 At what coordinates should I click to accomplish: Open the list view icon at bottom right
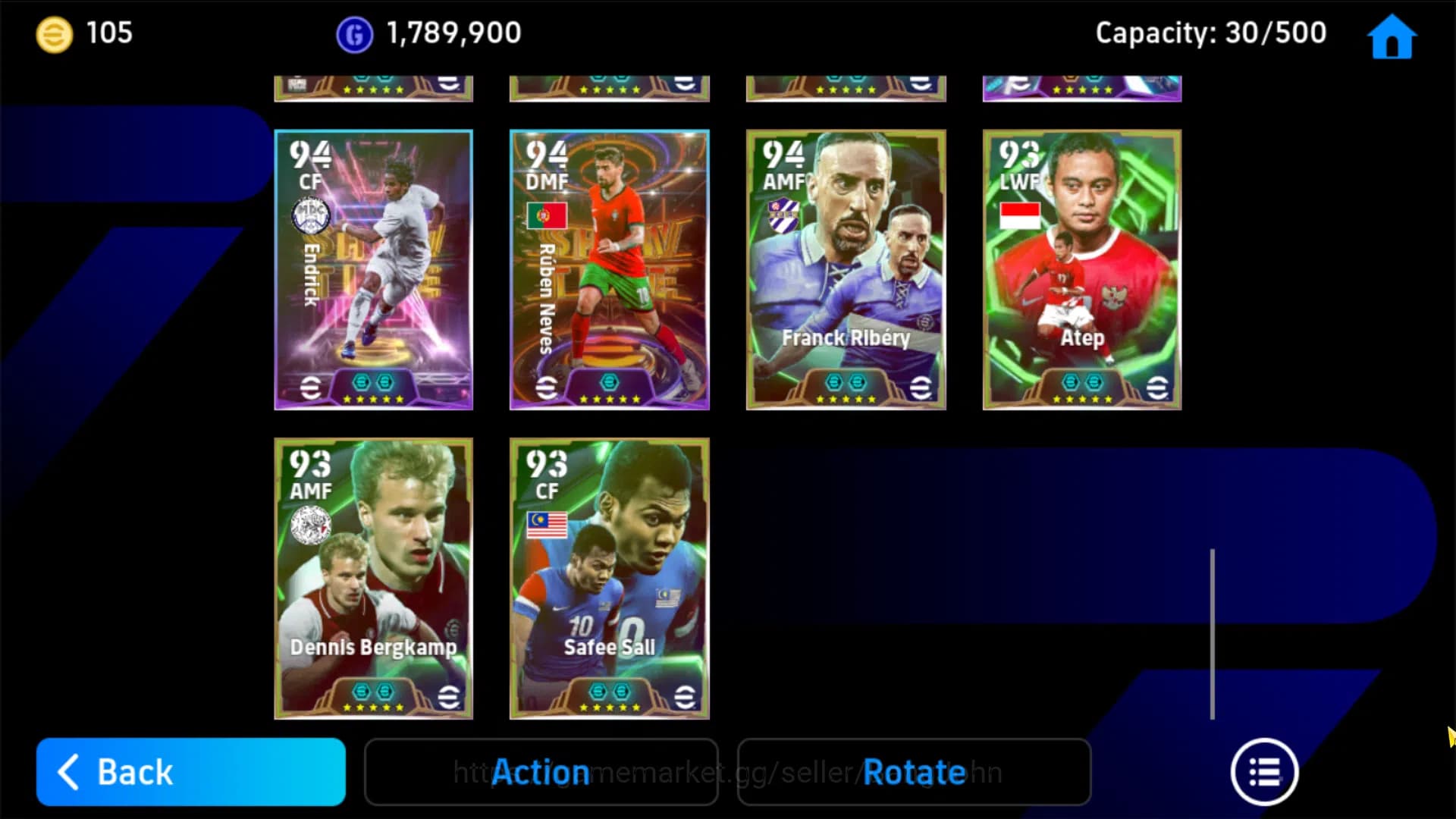point(1263,772)
